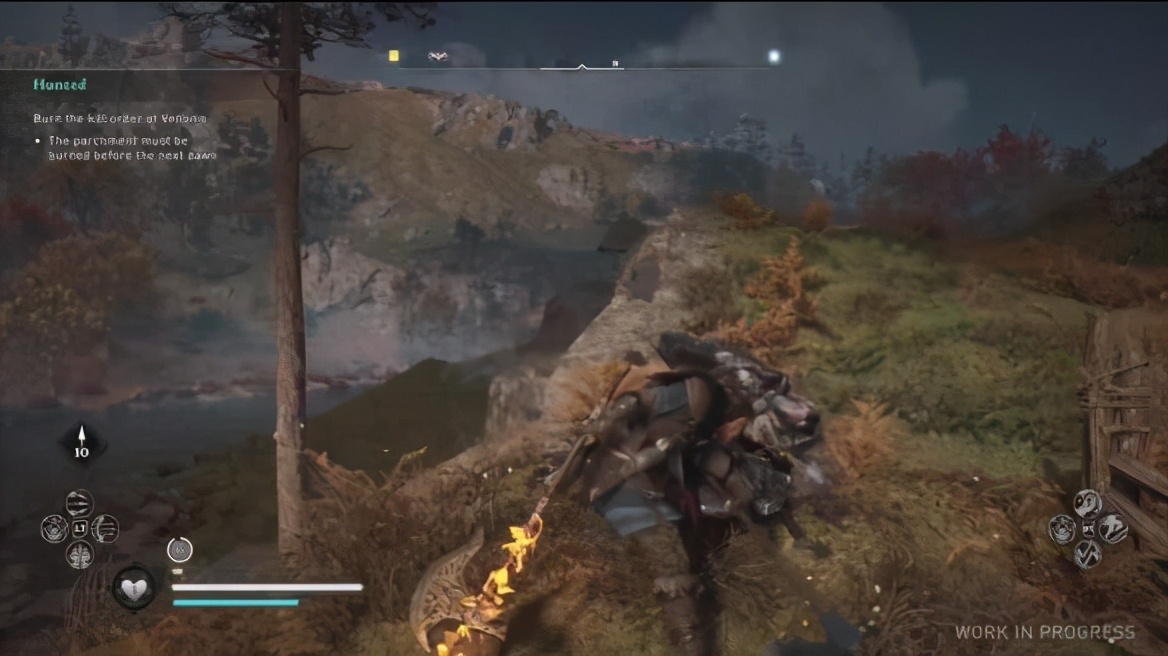
Task: Use the heart ration healing icon
Action: pos(133,587)
